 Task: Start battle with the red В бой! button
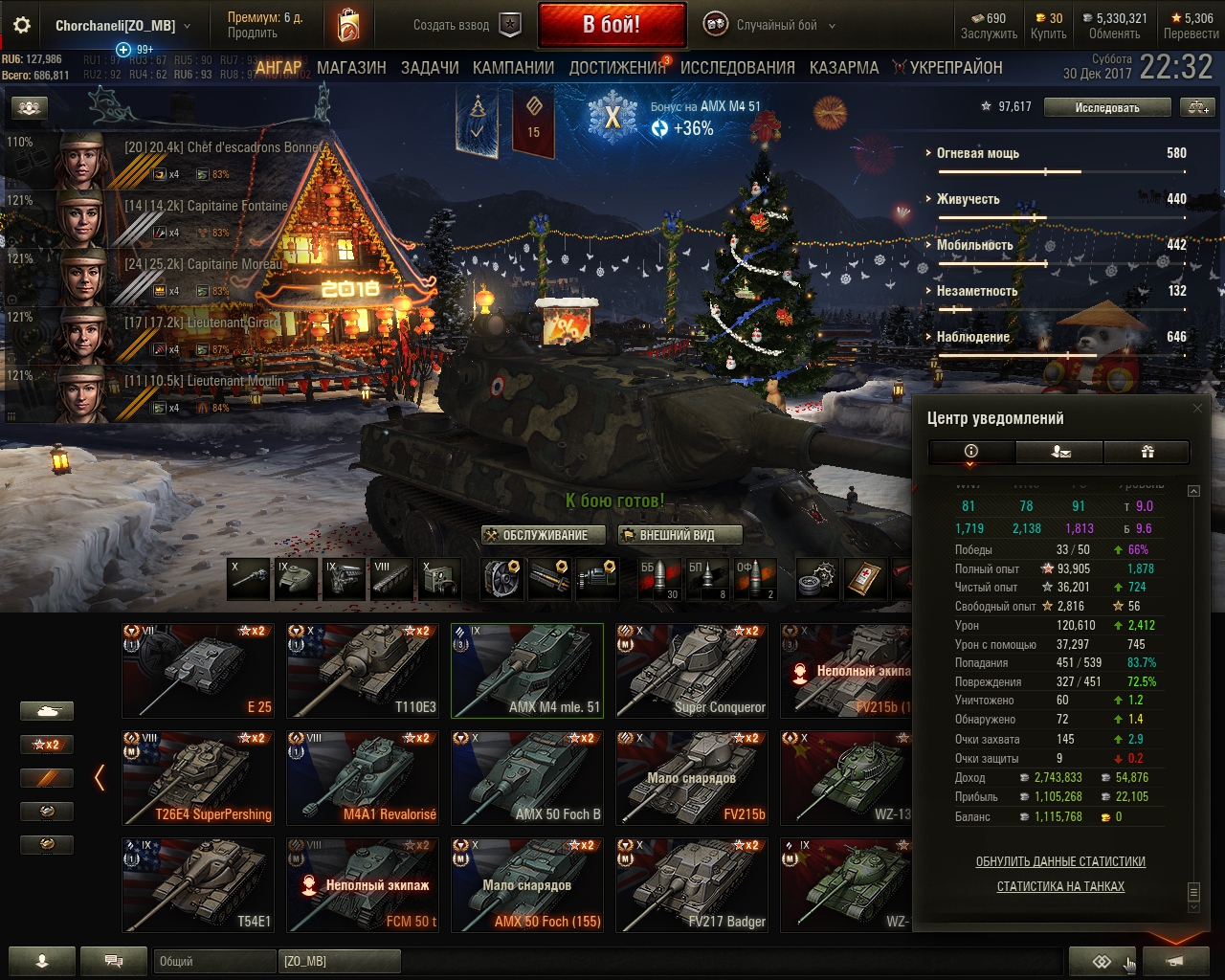coord(612,25)
